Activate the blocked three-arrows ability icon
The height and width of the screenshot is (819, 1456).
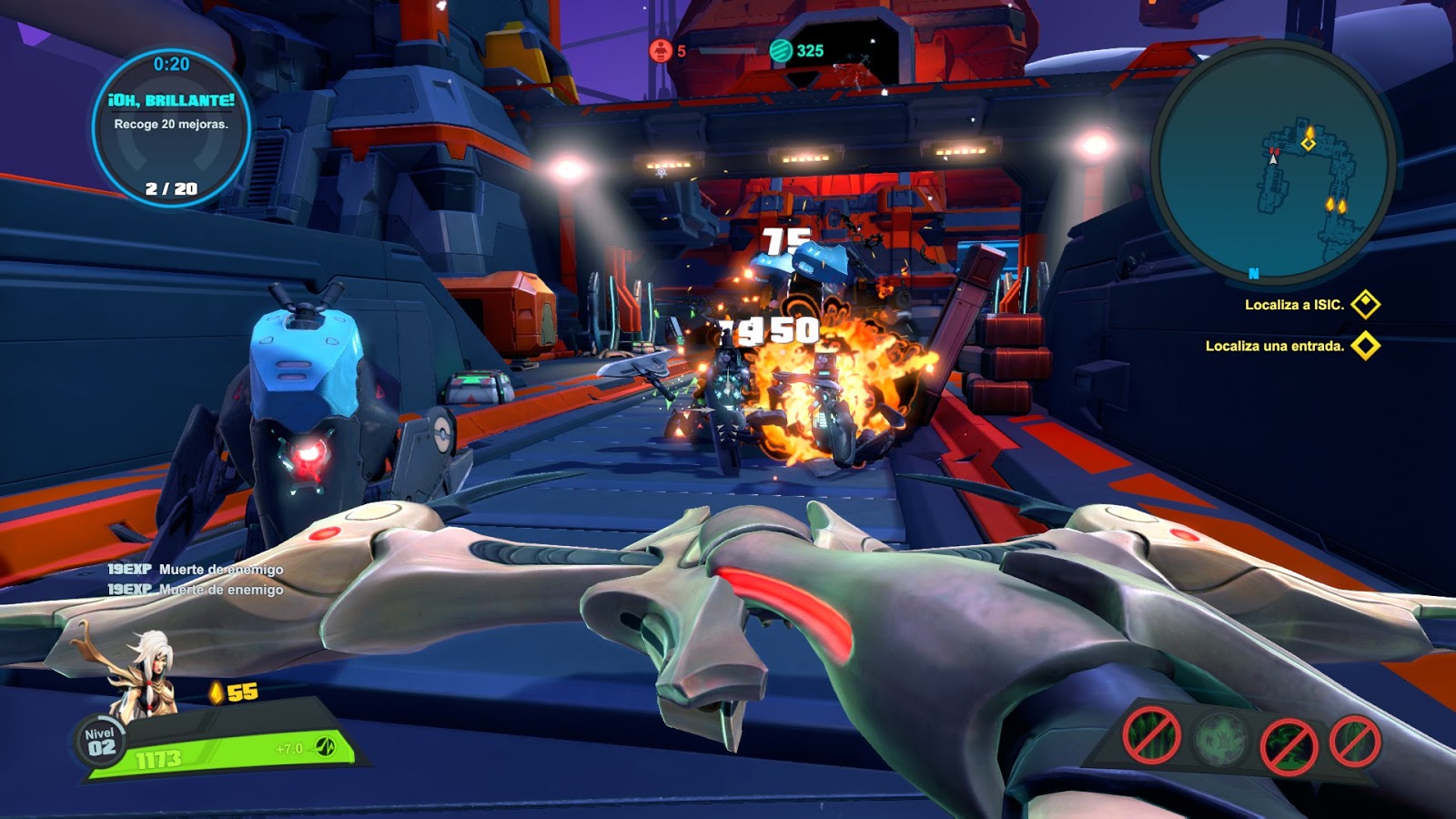tap(1151, 735)
